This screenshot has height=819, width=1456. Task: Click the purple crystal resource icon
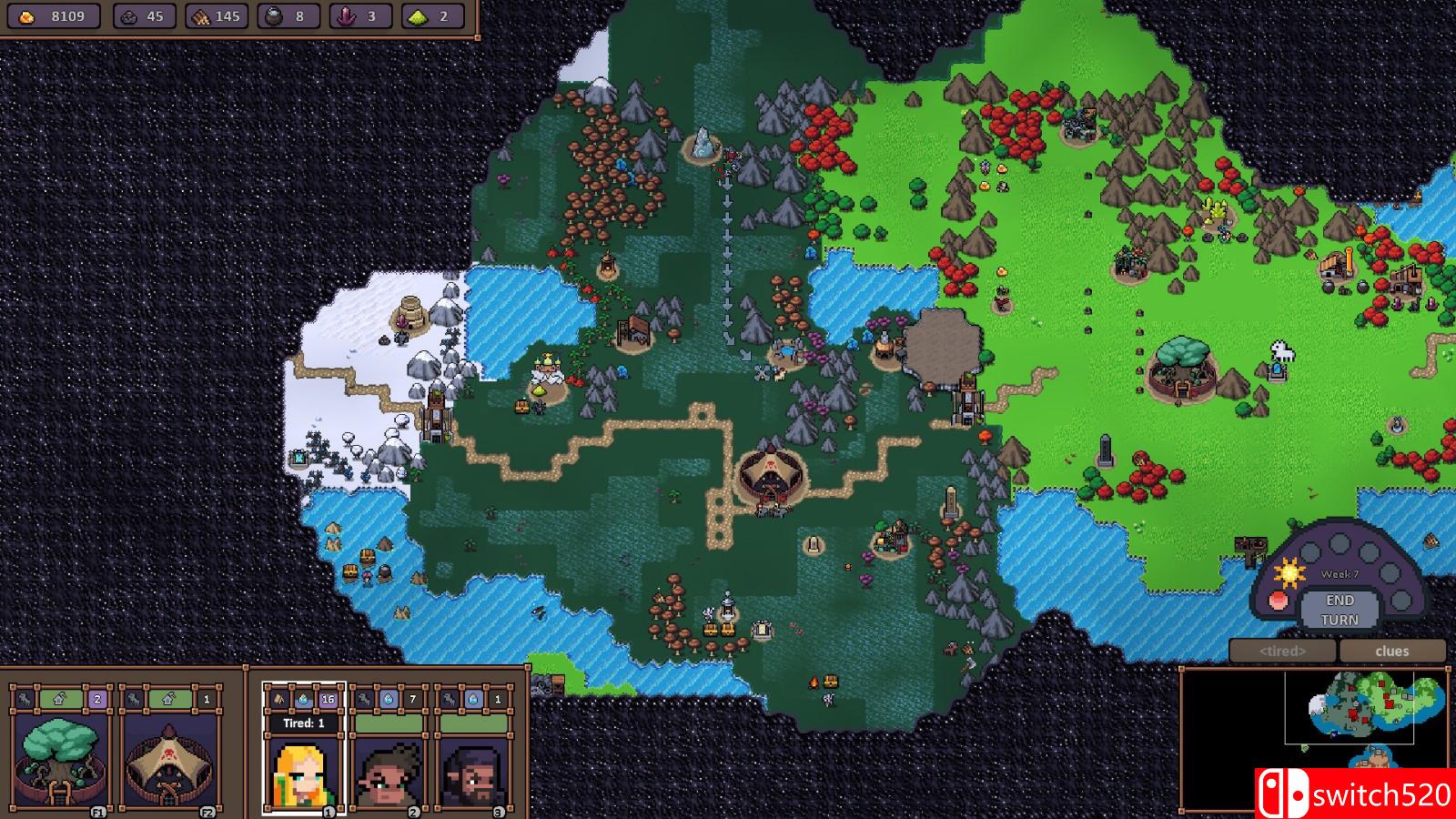coord(346,15)
